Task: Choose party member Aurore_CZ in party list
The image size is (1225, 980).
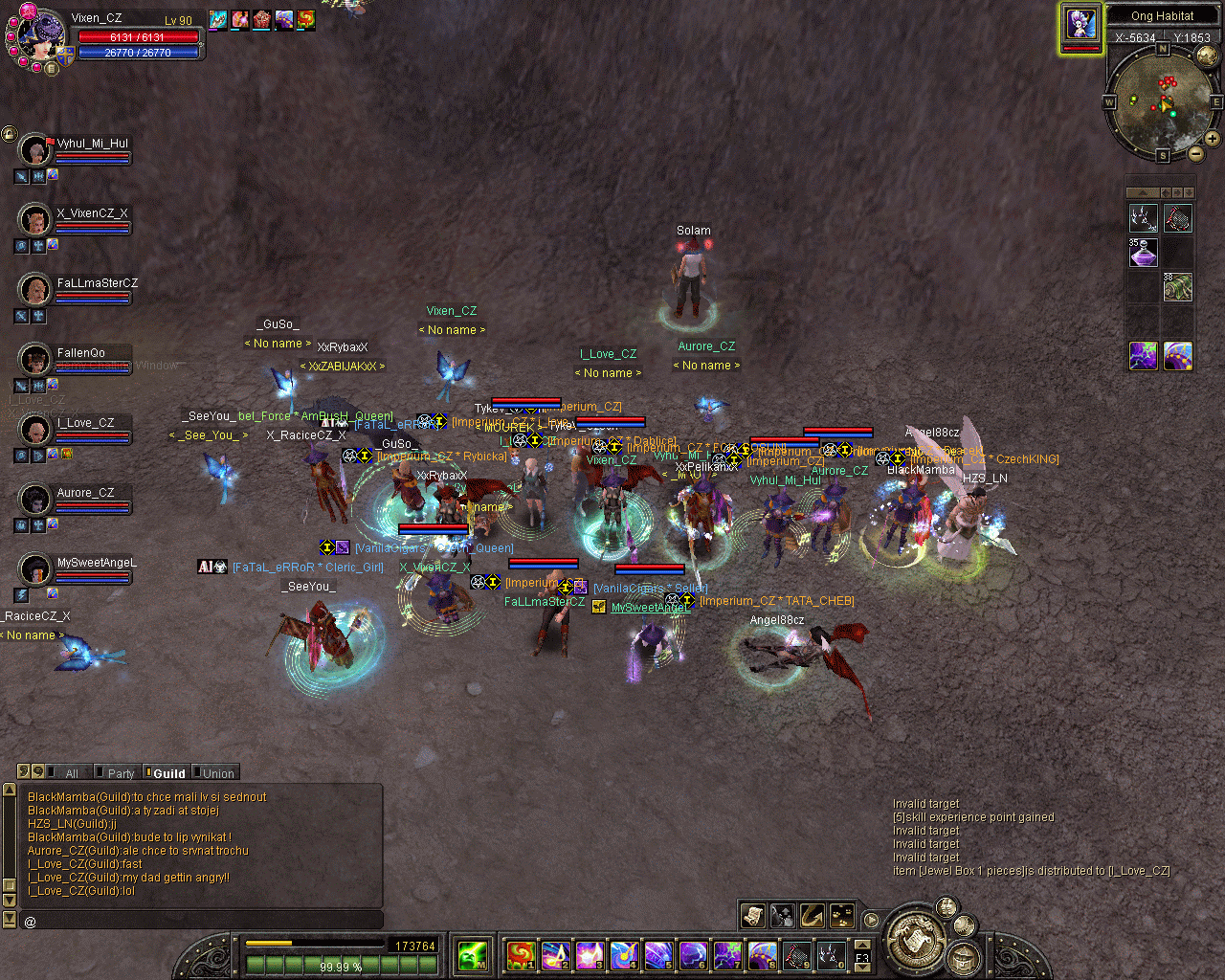Action: click(35, 499)
